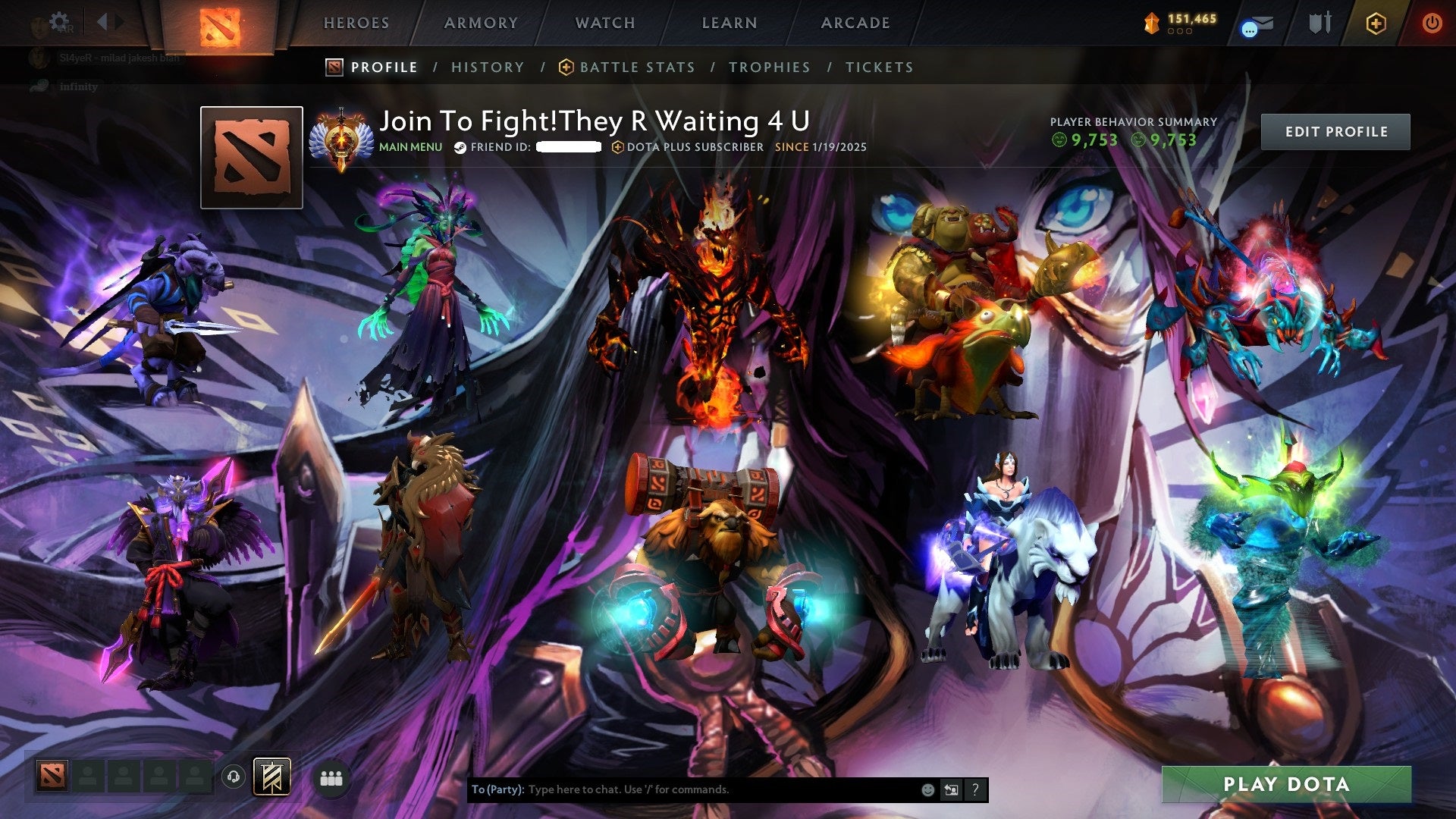Click the behavior score 9,753 indicator
The image size is (1456, 819).
1092,140
